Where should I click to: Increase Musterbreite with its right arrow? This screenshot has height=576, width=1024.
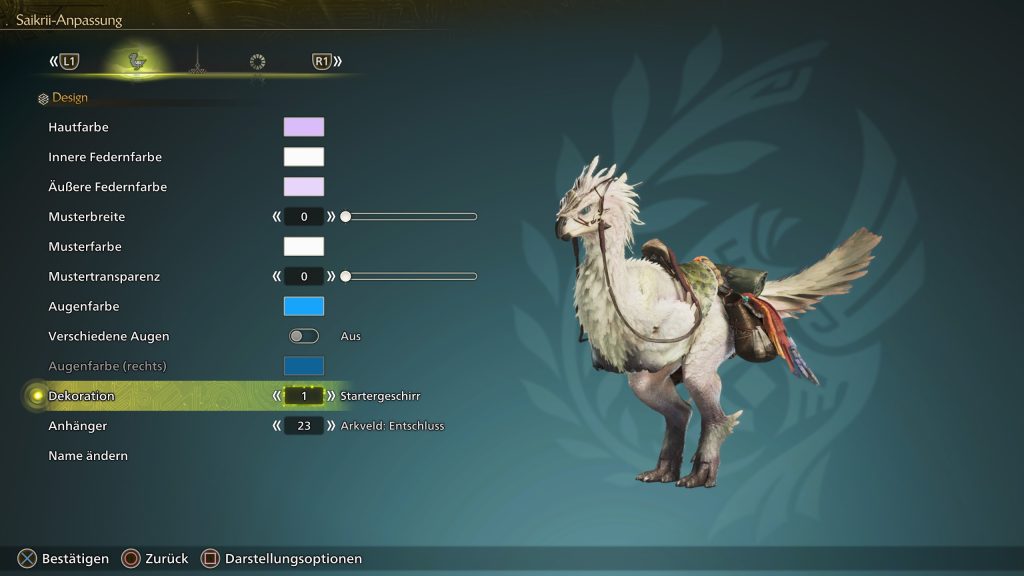(331, 216)
